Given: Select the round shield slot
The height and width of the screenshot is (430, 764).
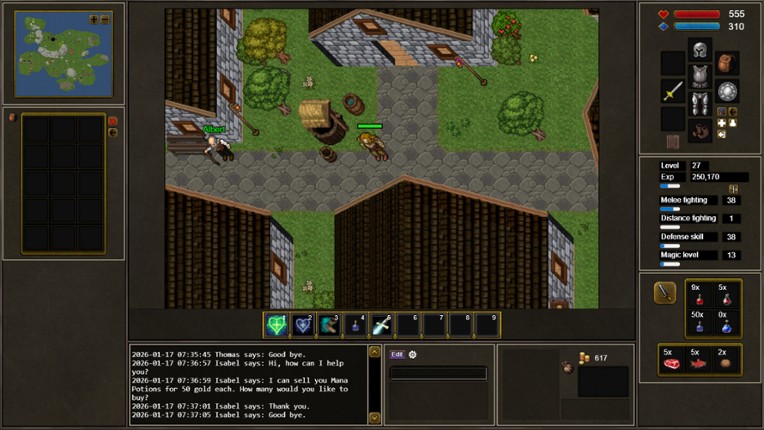Looking at the screenshot, I should [726, 91].
